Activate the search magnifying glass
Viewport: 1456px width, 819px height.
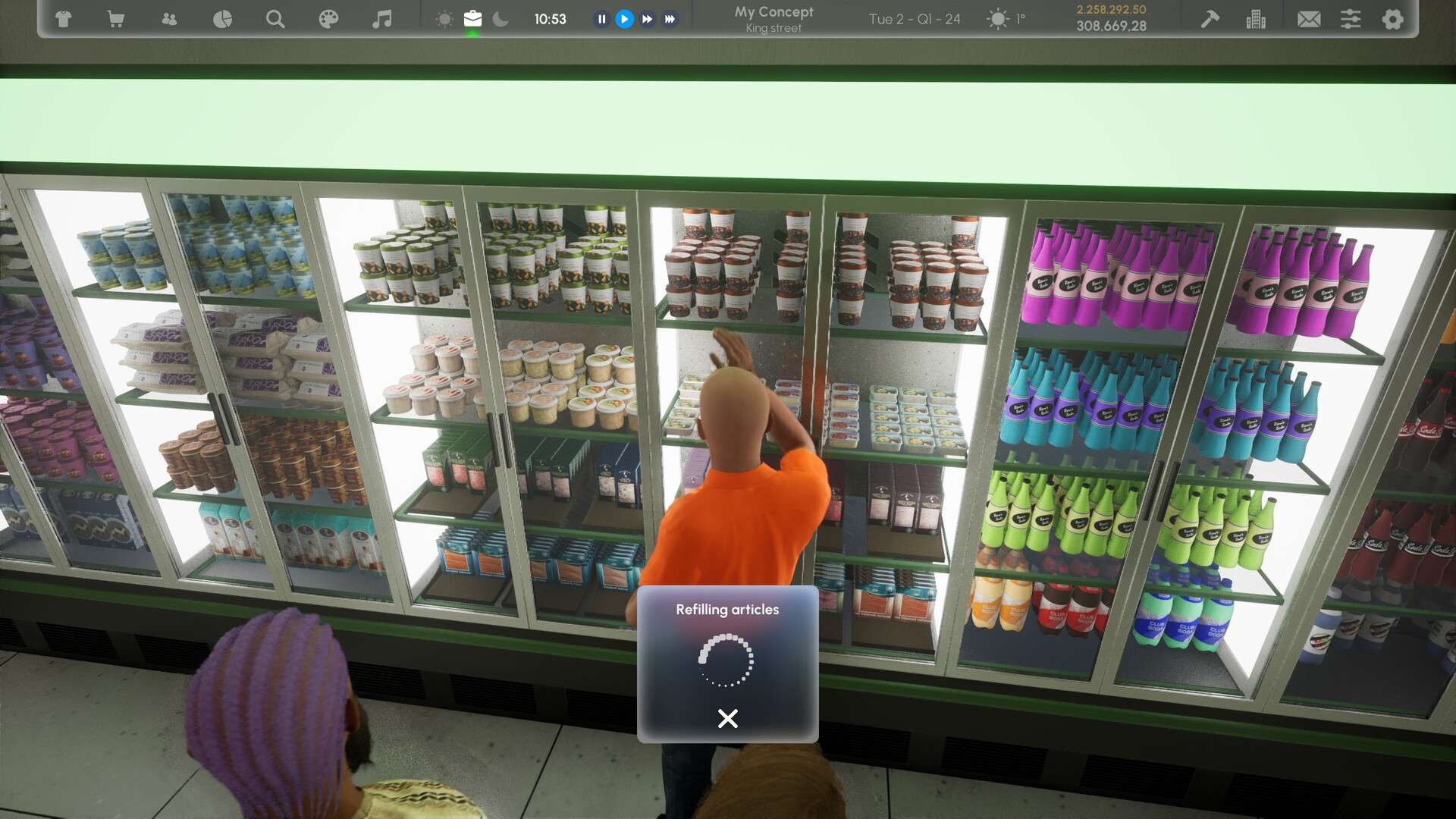pyautogui.click(x=275, y=19)
